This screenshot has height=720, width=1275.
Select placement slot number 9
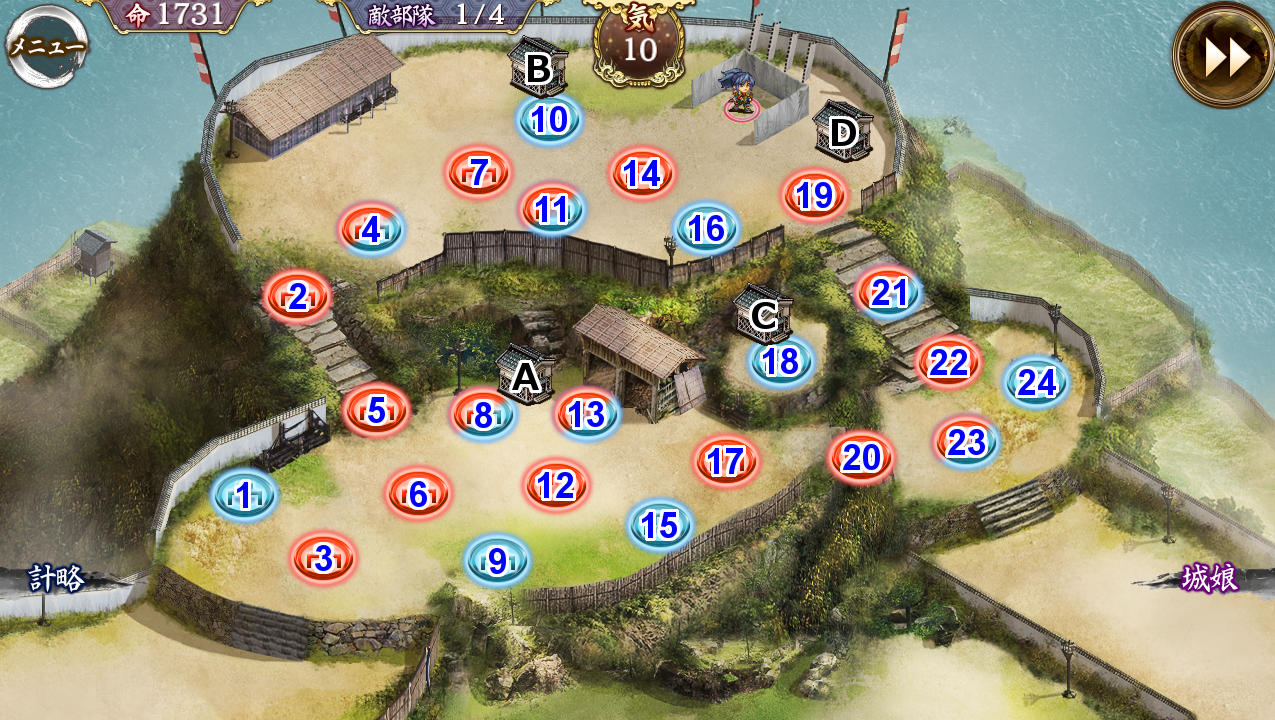point(497,561)
